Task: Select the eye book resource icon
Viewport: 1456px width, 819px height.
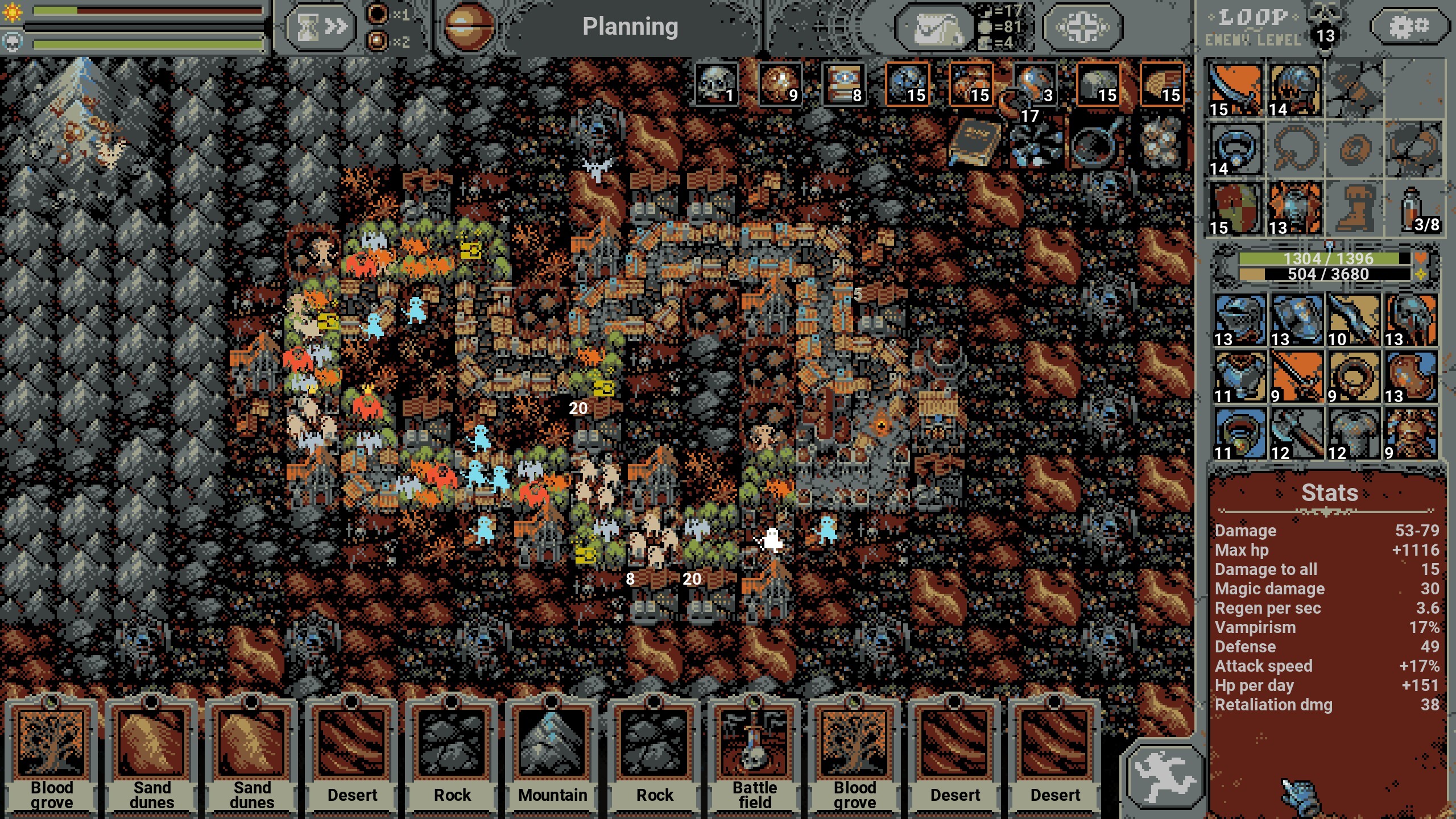Action: click(844, 84)
